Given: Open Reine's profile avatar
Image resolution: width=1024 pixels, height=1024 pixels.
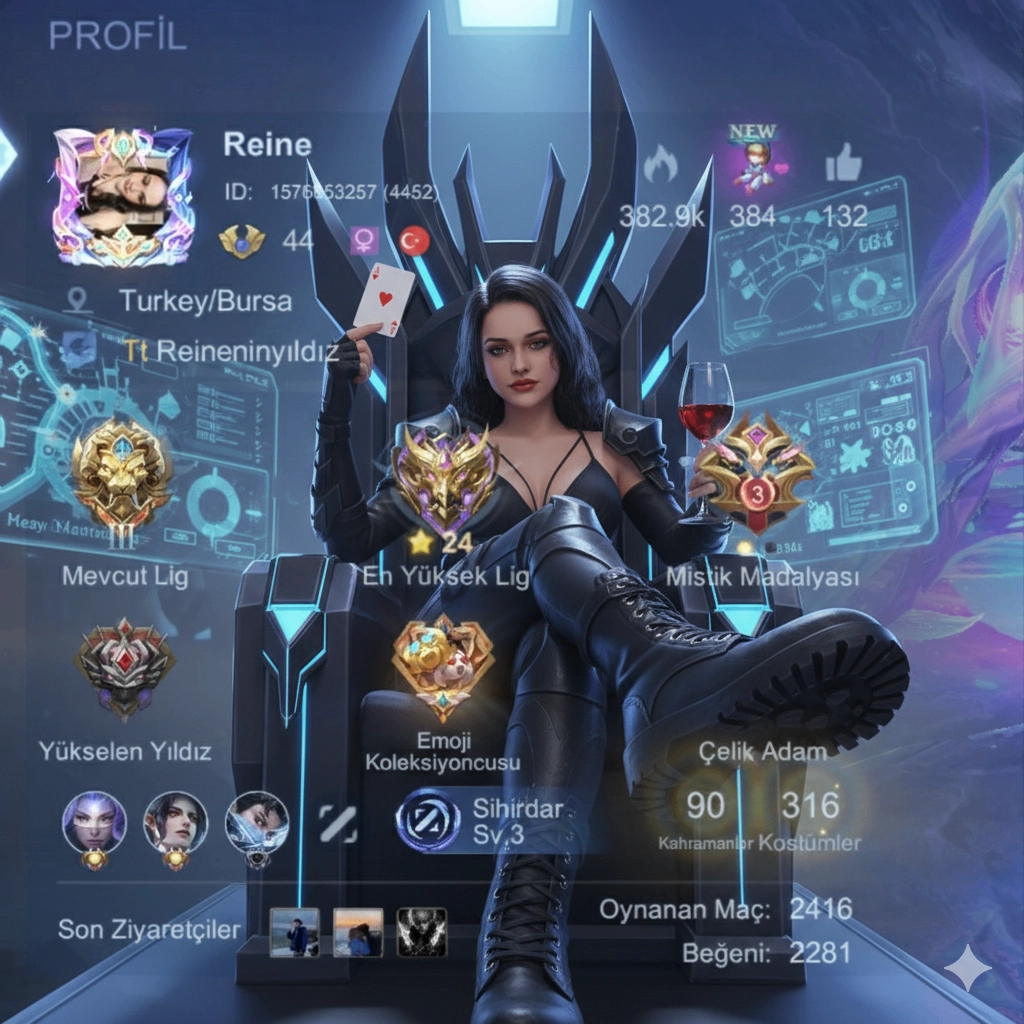Looking at the screenshot, I should (x=122, y=196).
